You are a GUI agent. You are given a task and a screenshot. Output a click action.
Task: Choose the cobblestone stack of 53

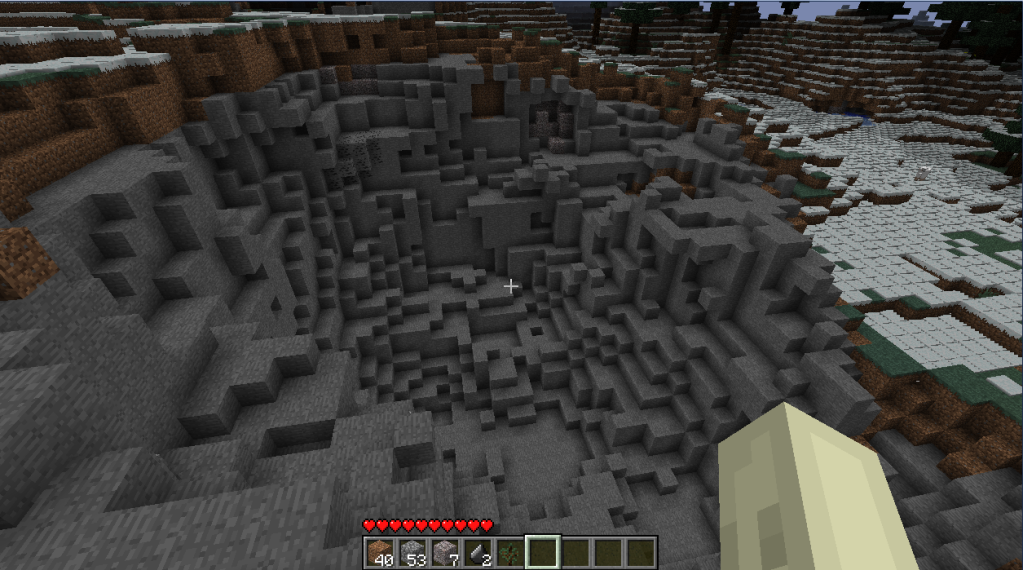click(412, 552)
